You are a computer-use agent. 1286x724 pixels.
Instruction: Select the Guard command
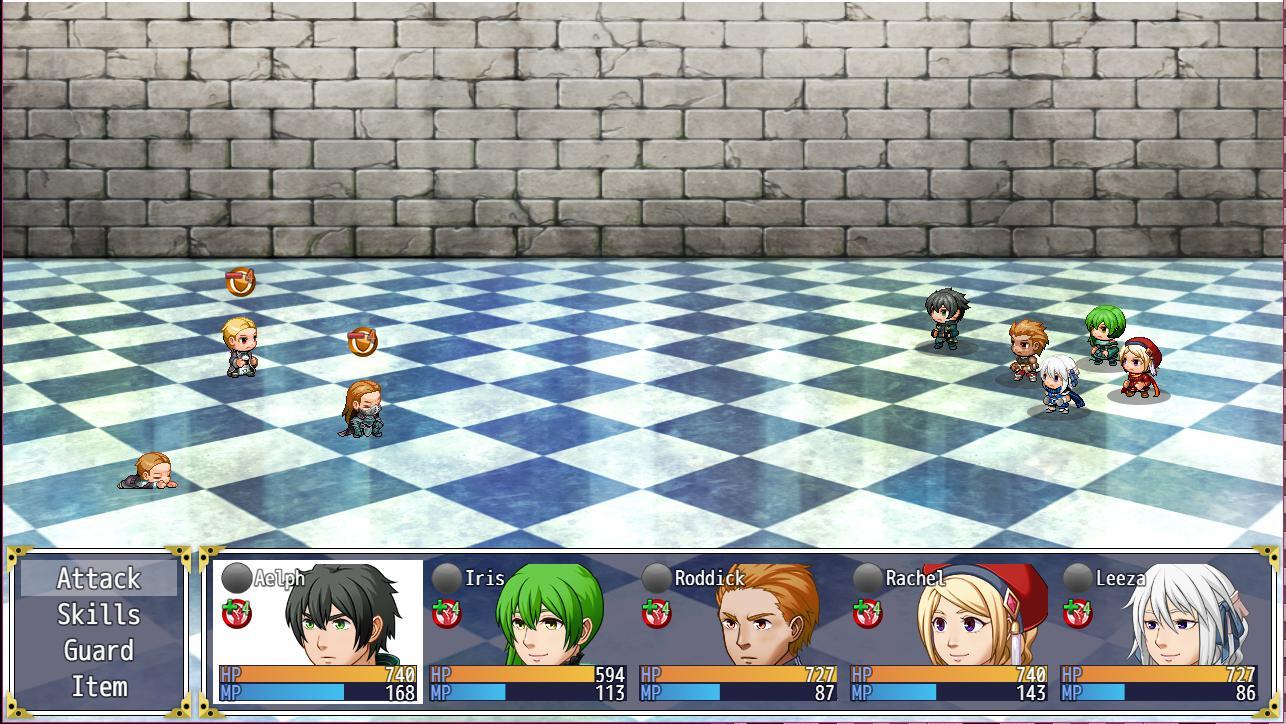[98, 651]
